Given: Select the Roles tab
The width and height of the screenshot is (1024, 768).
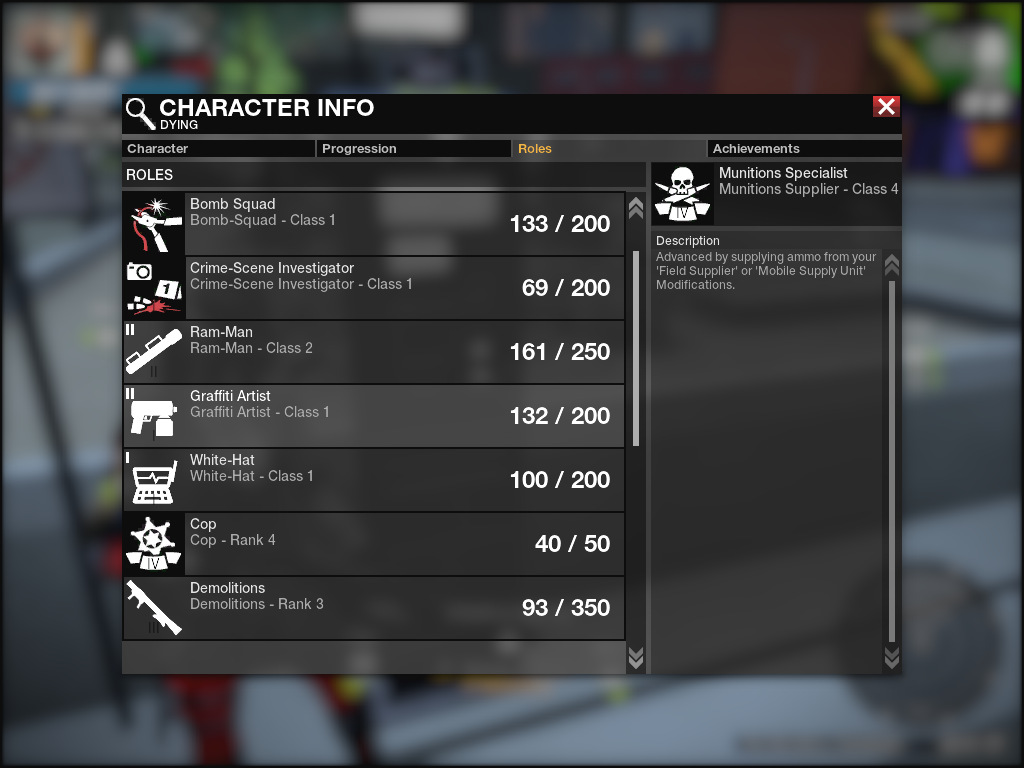Looking at the screenshot, I should click(x=608, y=149).
